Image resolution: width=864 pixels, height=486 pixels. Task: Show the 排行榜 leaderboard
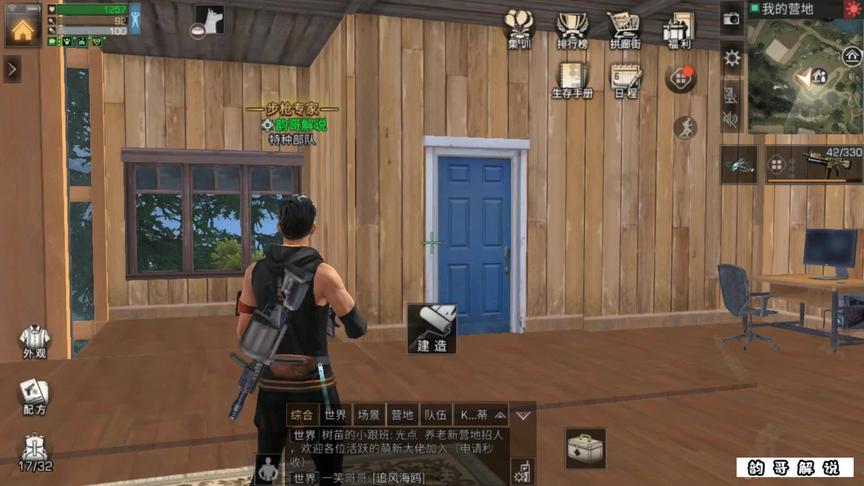coord(572,28)
